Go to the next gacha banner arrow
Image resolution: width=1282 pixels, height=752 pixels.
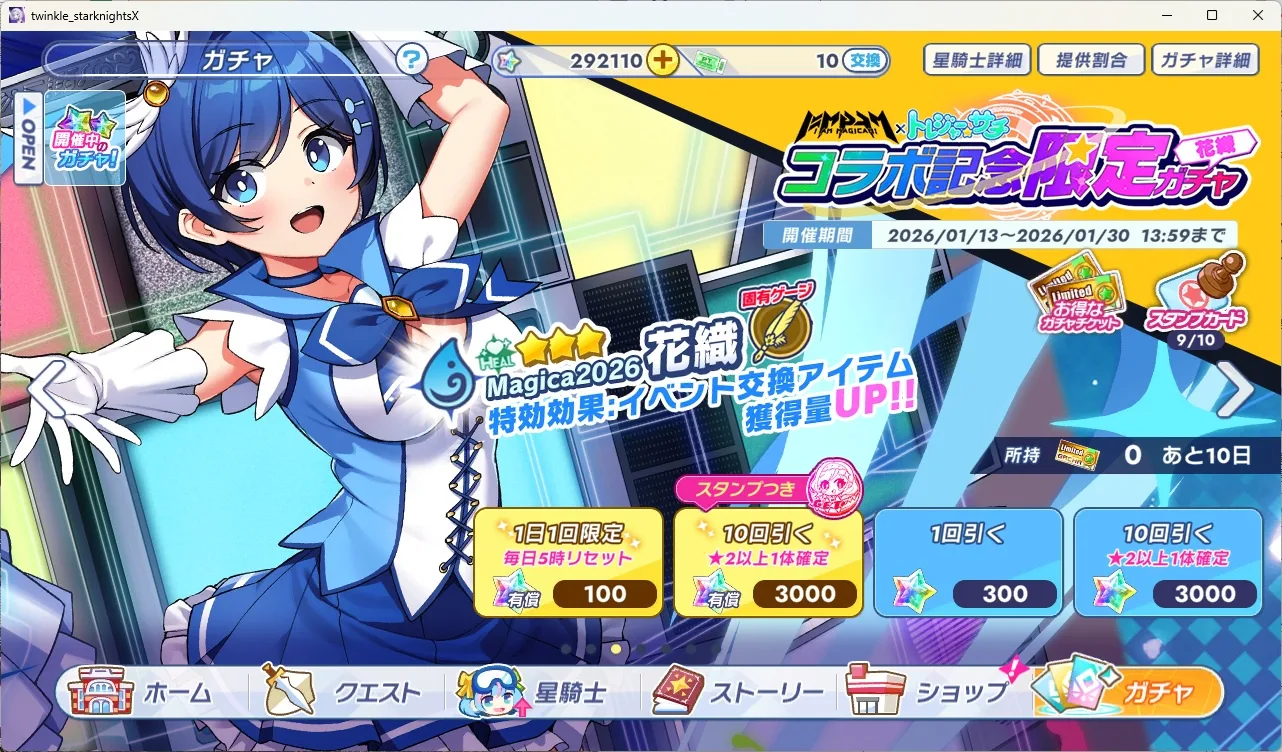tap(1236, 390)
